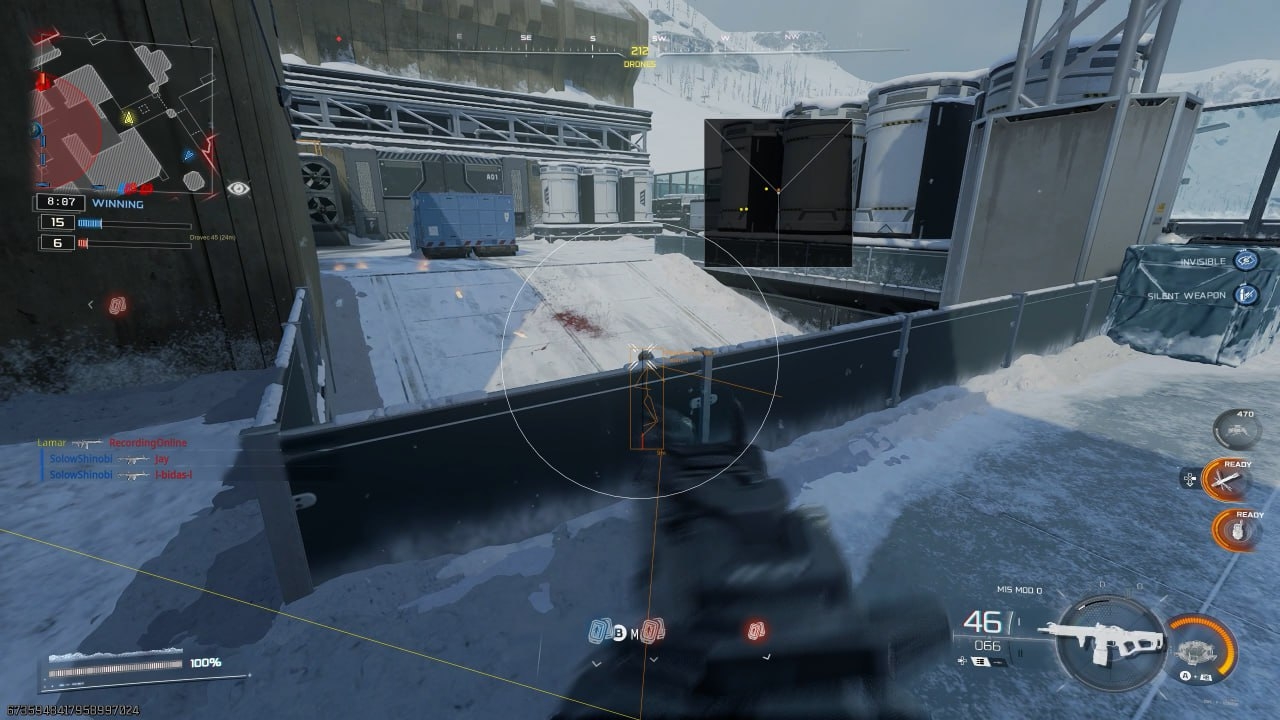
Task: Click the INVISIBLE perk icon
Action: tap(1245, 260)
